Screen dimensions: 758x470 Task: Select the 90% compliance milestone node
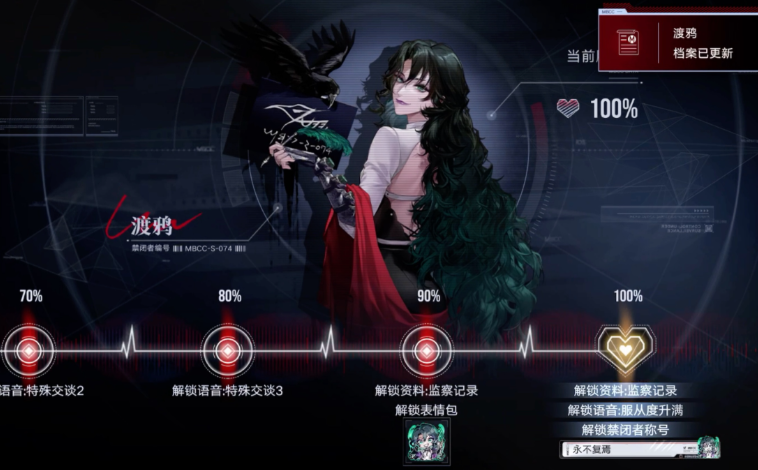click(x=428, y=350)
